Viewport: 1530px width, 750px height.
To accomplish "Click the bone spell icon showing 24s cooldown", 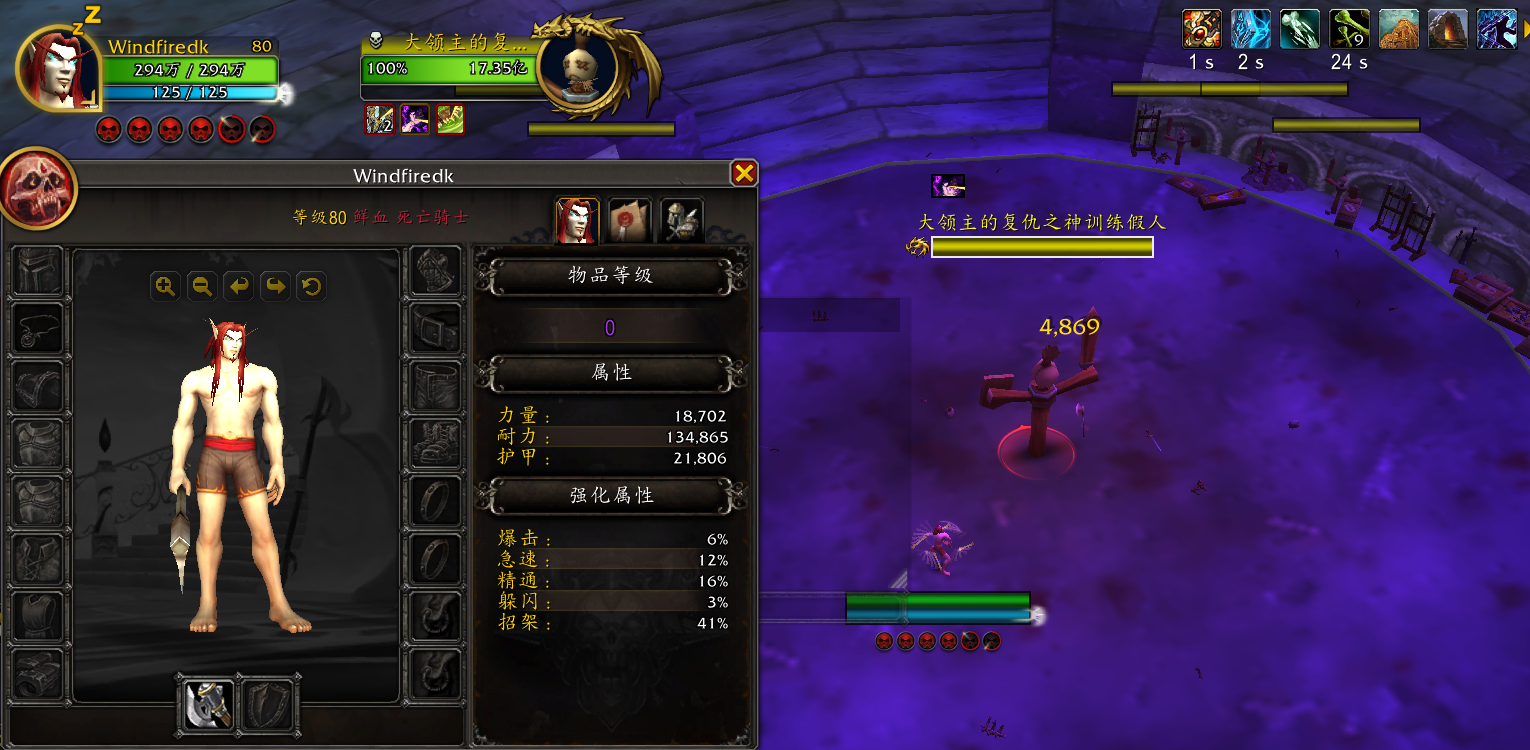I will point(1349,27).
